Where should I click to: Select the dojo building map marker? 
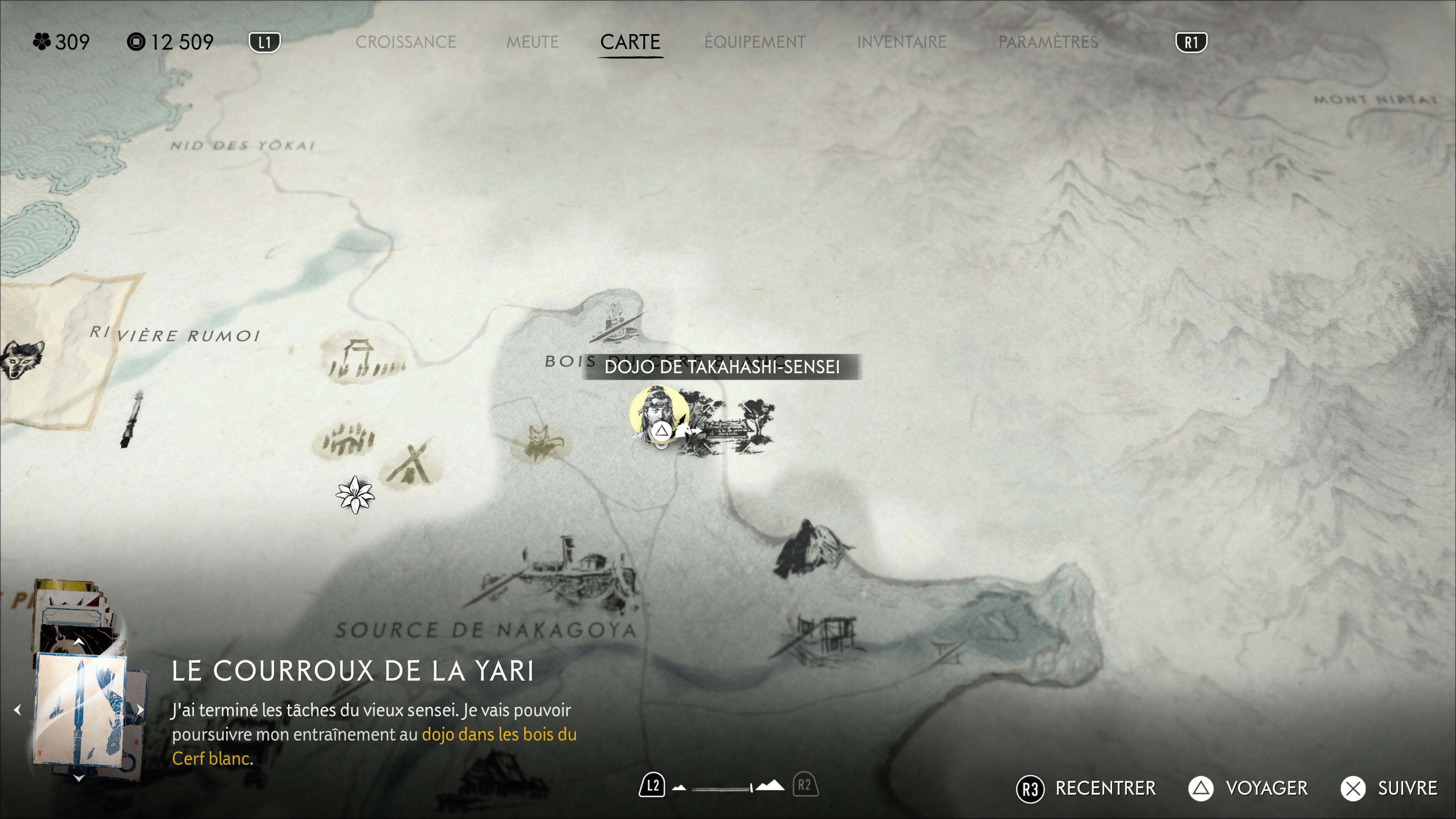[729, 427]
